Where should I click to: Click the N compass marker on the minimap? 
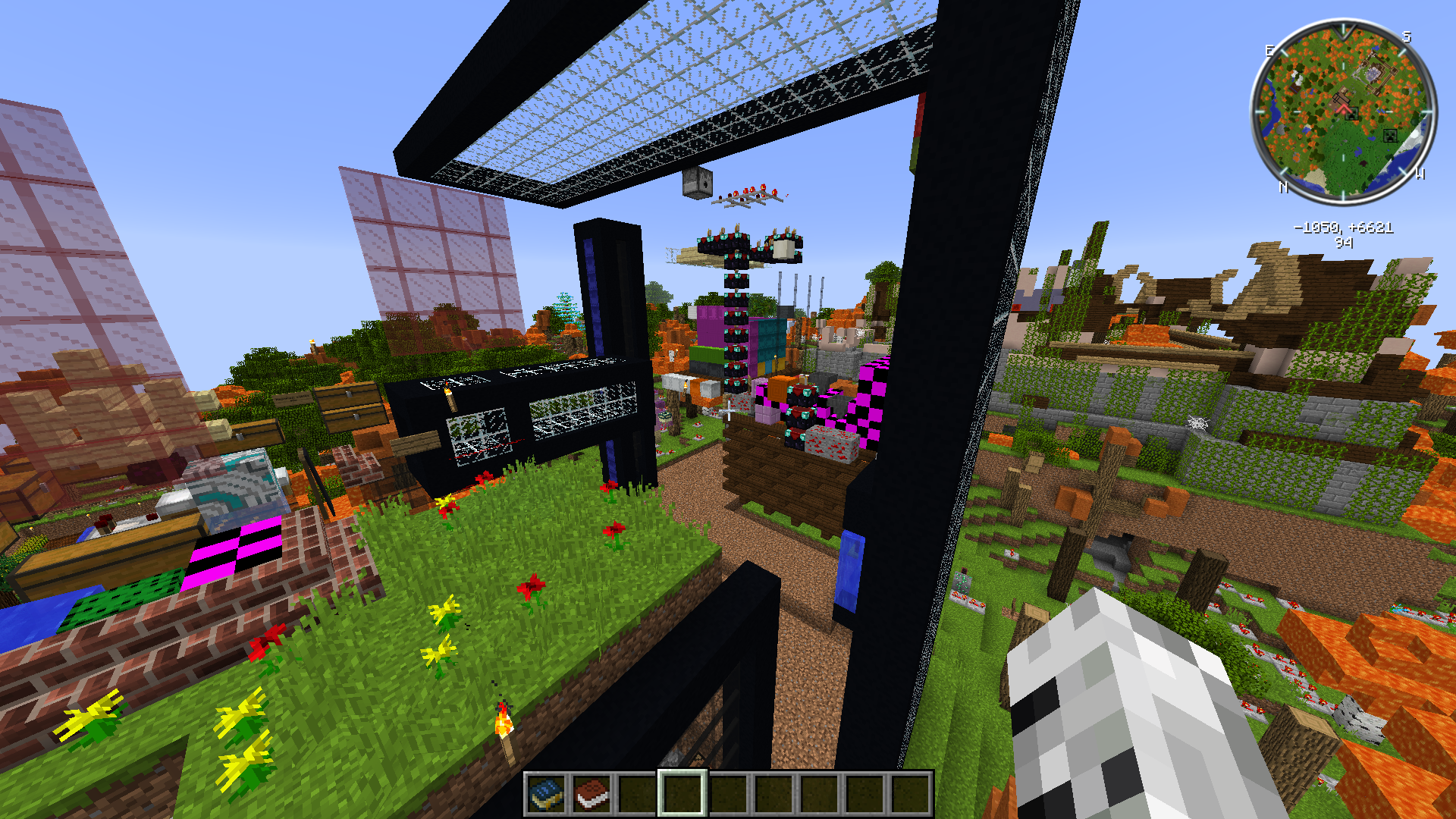pyautogui.click(x=1283, y=187)
